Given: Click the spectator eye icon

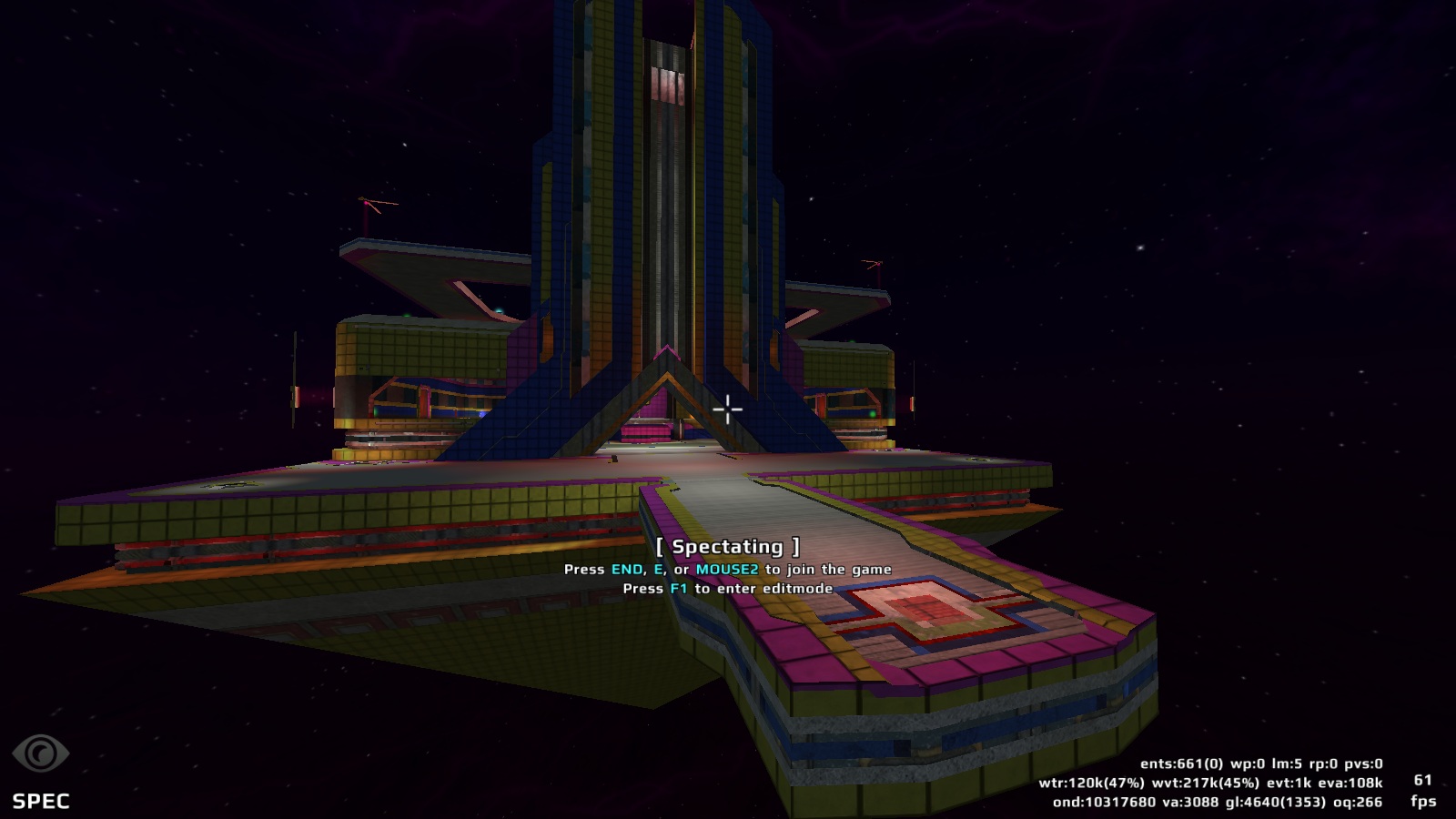Looking at the screenshot, I should point(40,753).
